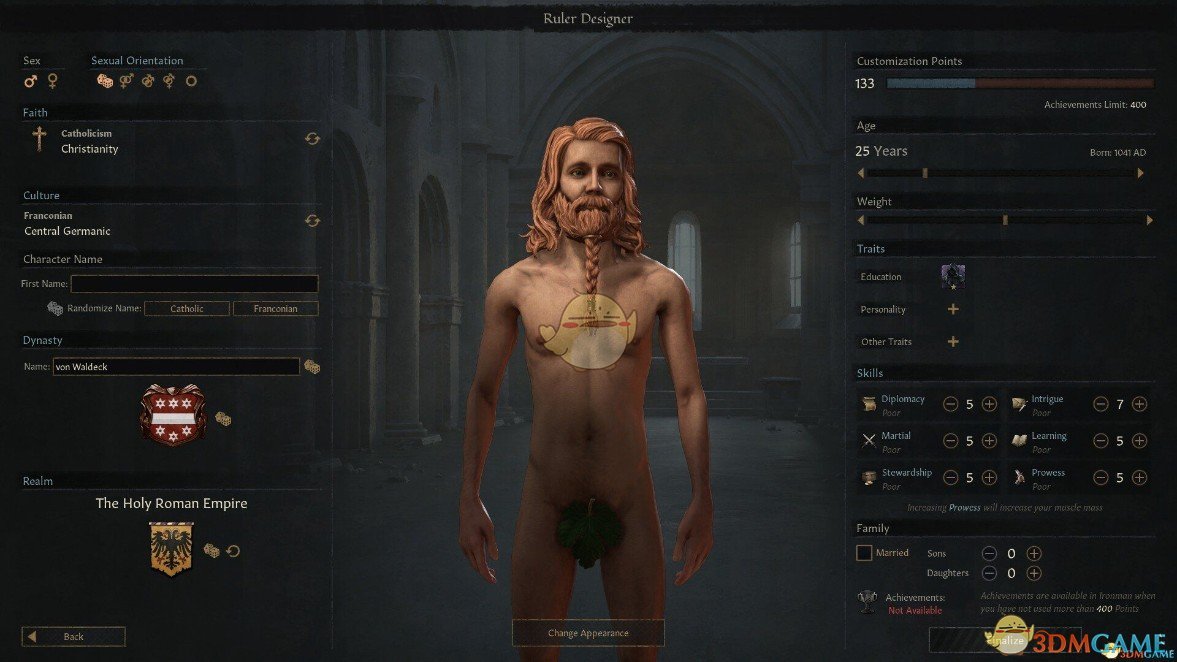Choose the Education trait icon
Viewport: 1177px width, 662px height.
click(953, 277)
